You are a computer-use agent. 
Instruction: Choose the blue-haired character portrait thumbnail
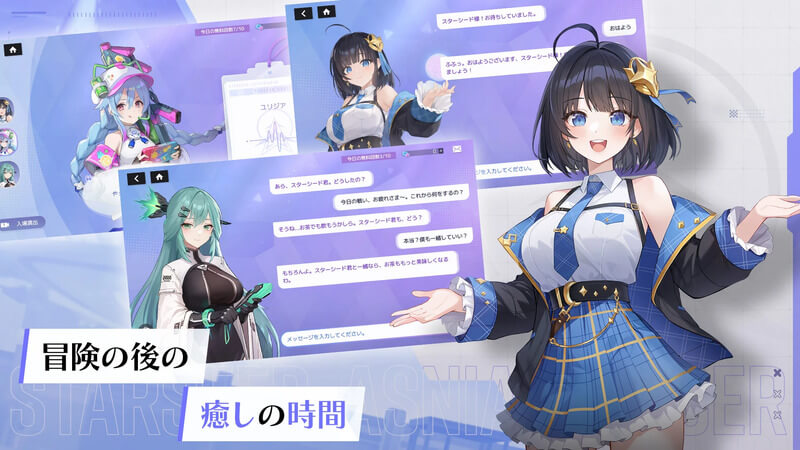pos(6,139)
